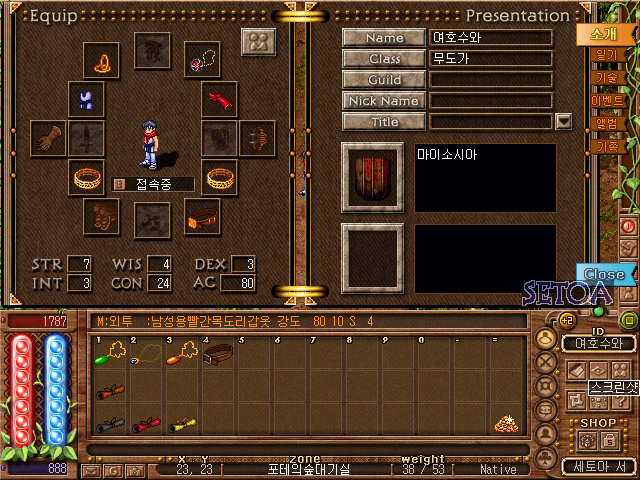Screen dimensions: 640x480
Task: Select the gold coin pile in inventory
Action: (x=509, y=424)
